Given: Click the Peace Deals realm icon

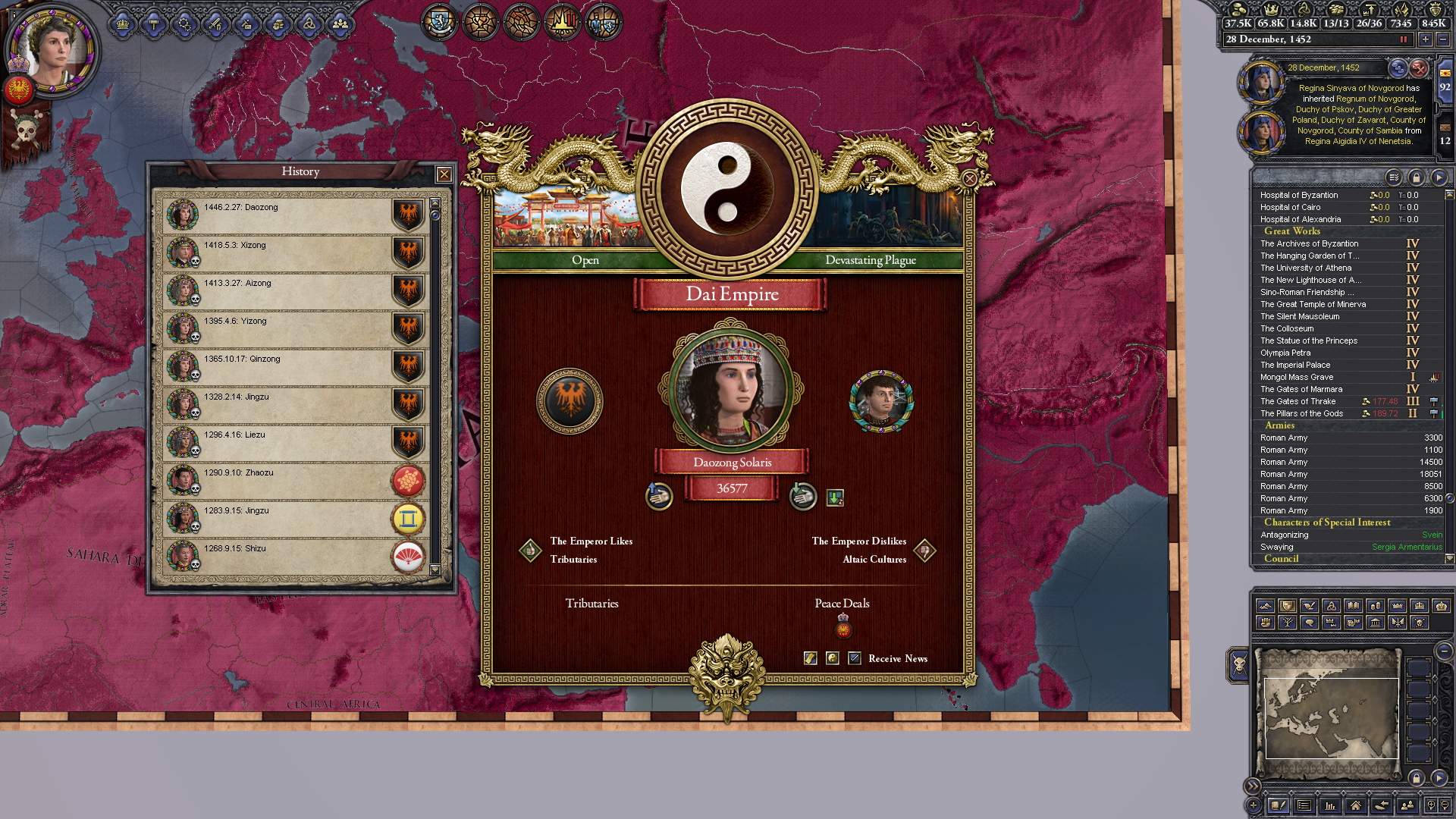Looking at the screenshot, I should [x=843, y=626].
